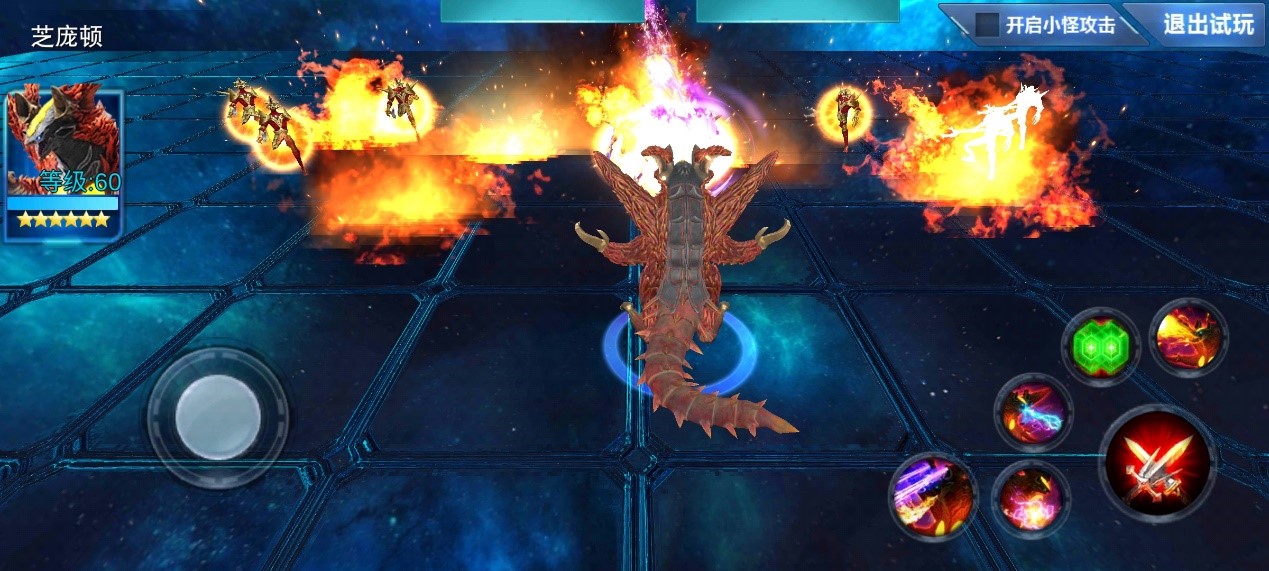
Task: Use the fire breath skill icon
Action: [x=1188, y=337]
